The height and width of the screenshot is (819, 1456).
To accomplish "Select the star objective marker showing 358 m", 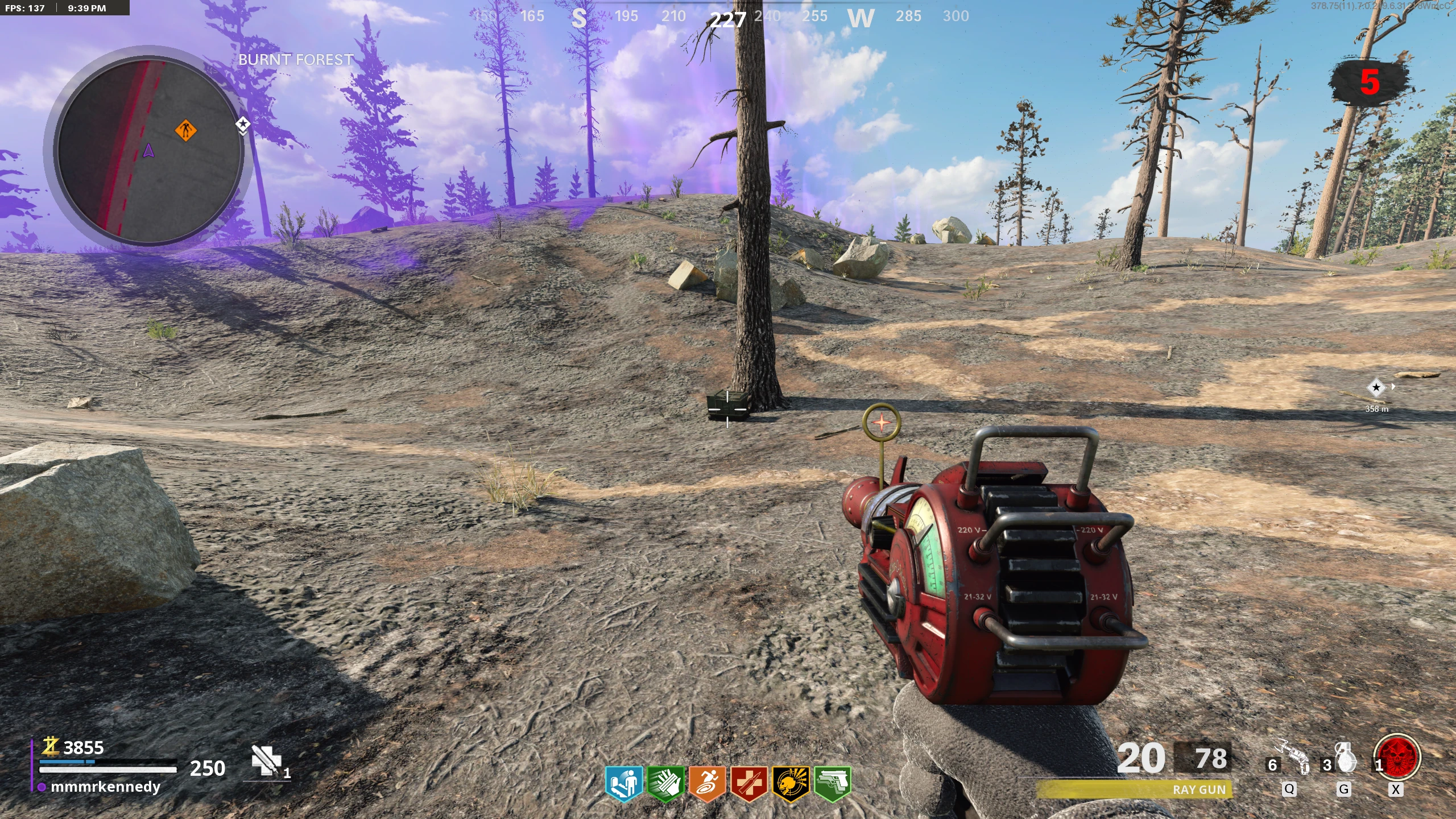I will tap(1376, 388).
